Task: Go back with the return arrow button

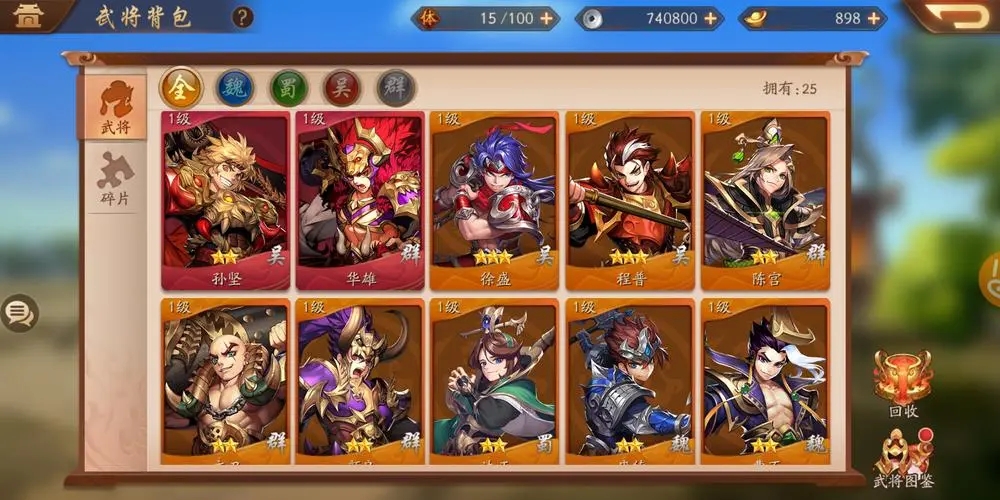Action: point(955,15)
